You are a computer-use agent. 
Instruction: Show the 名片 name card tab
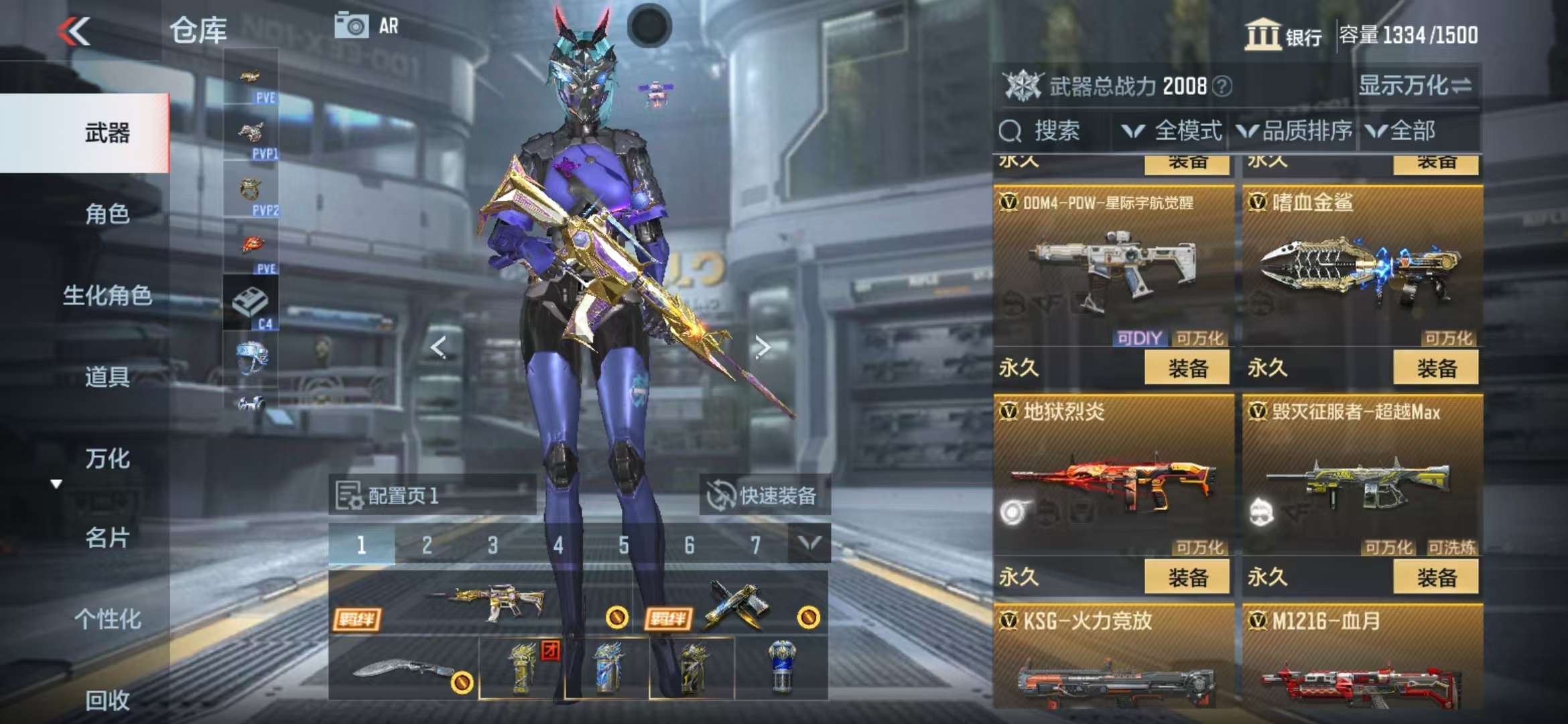tap(107, 538)
